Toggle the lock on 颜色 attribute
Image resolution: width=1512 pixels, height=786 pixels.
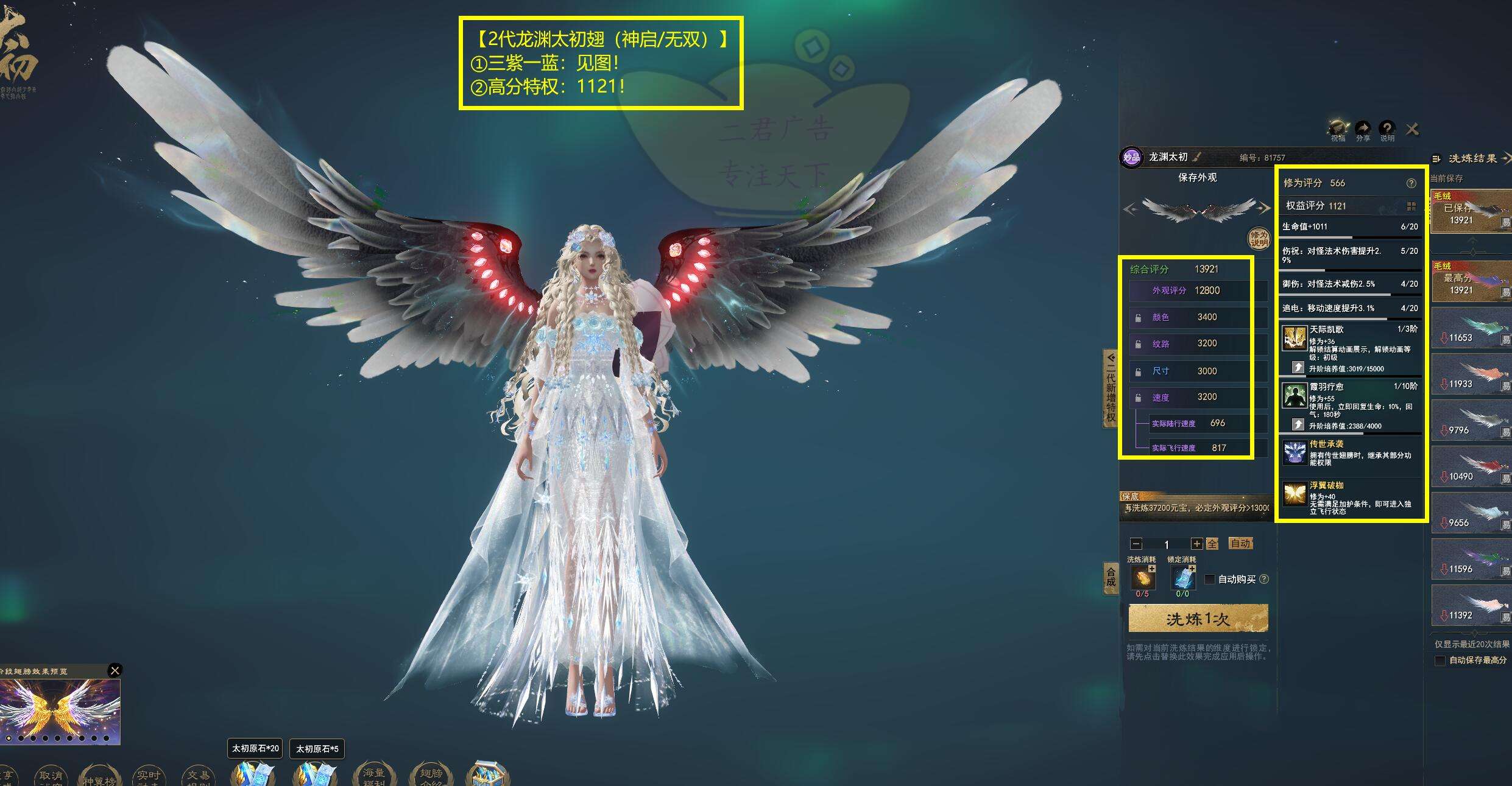(1138, 318)
